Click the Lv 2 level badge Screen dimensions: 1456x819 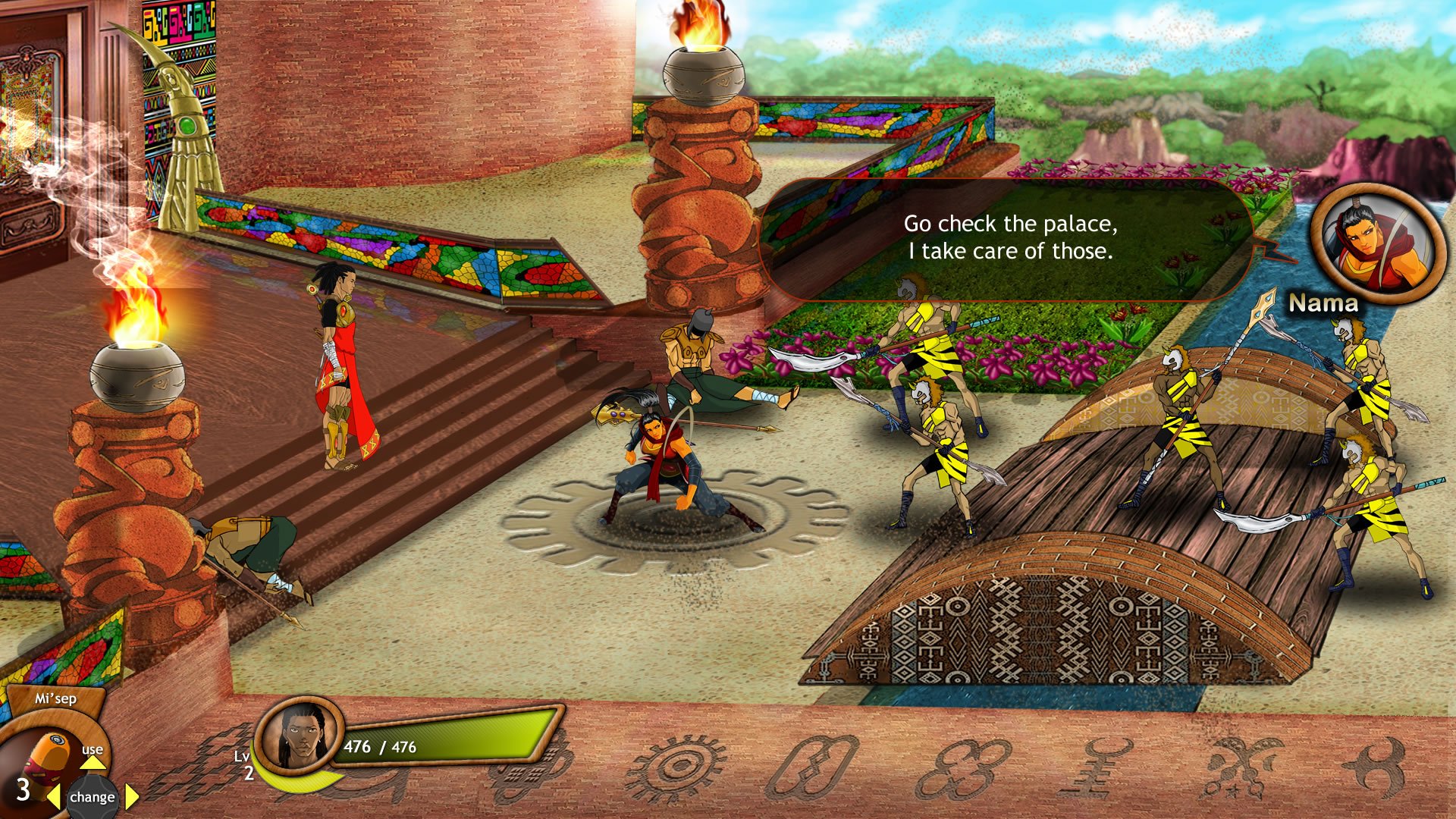tap(246, 766)
